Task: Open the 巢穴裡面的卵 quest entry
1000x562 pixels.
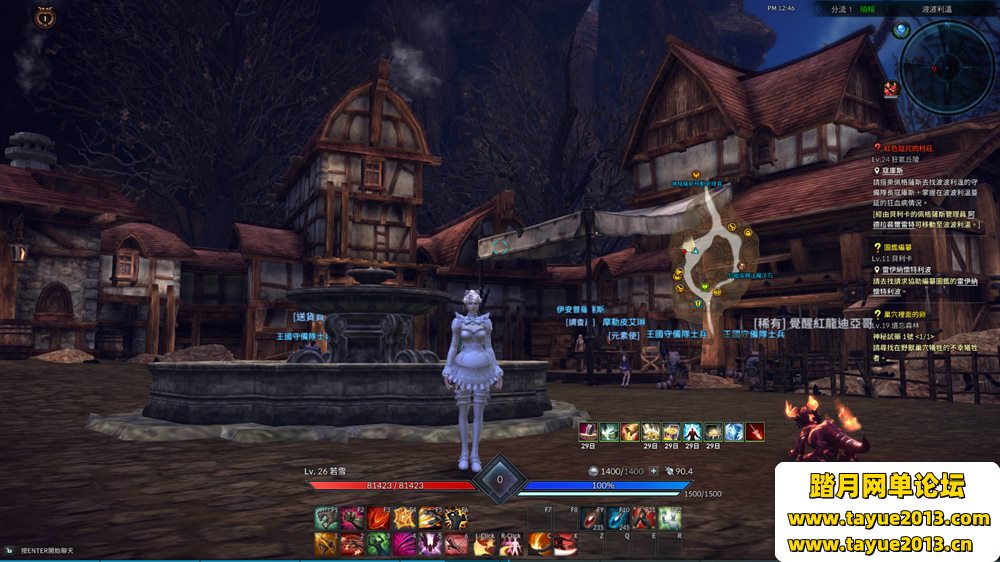Action: tap(905, 312)
